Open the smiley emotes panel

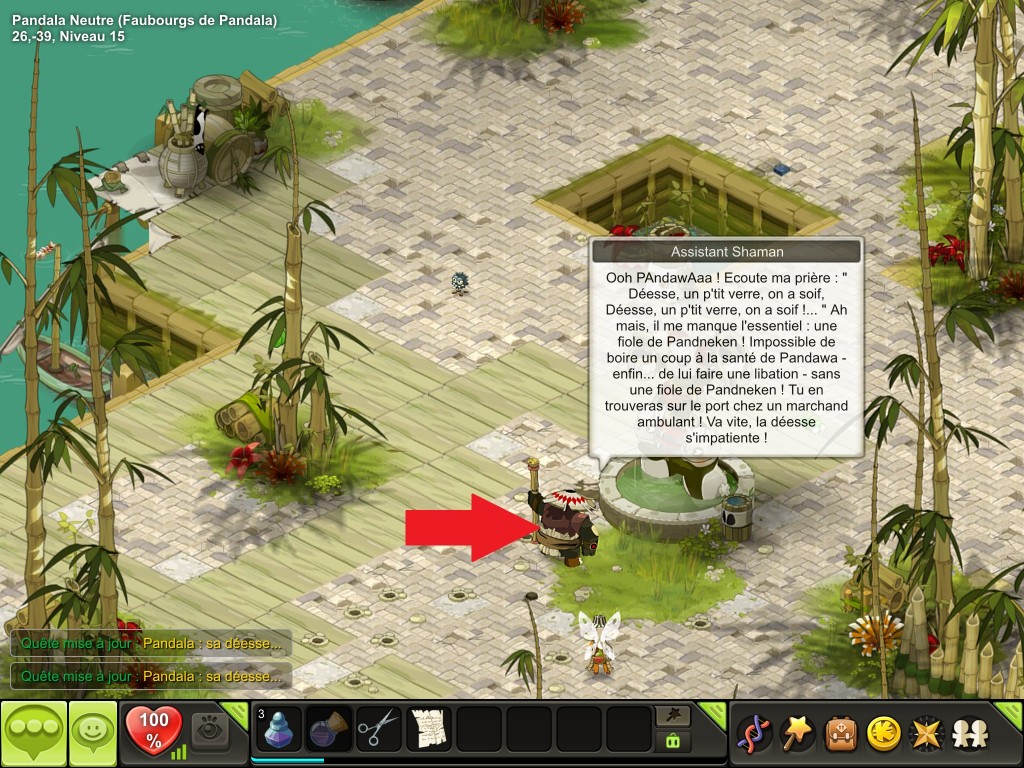[92, 733]
